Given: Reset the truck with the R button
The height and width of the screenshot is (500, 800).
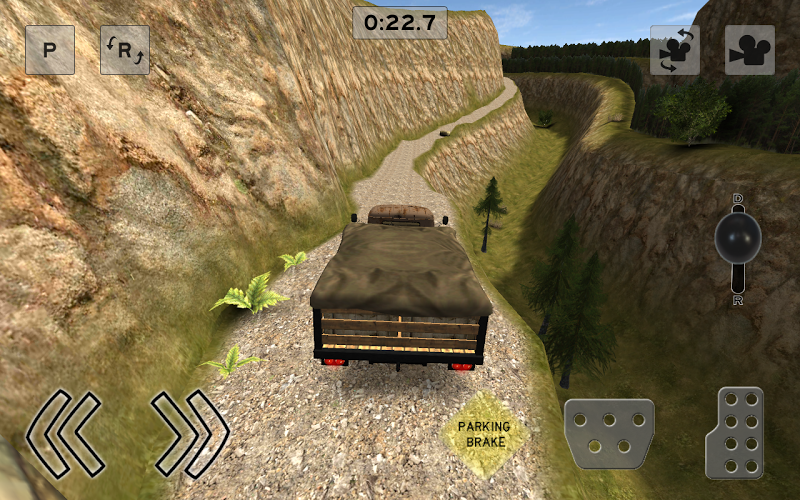Looking at the screenshot, I should (125, 50).
